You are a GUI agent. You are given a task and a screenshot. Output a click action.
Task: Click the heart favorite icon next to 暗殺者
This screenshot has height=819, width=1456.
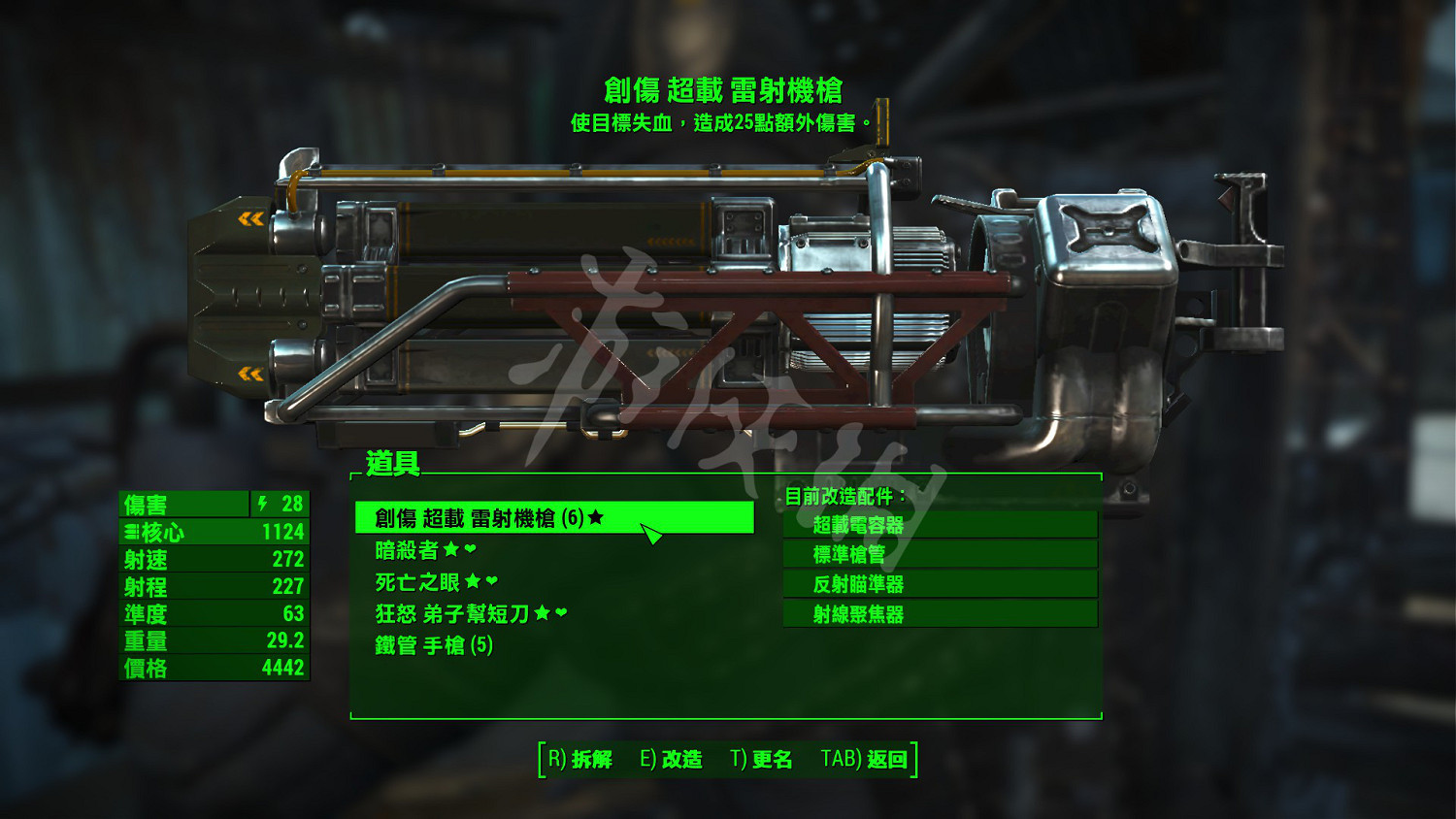[468, 550]
